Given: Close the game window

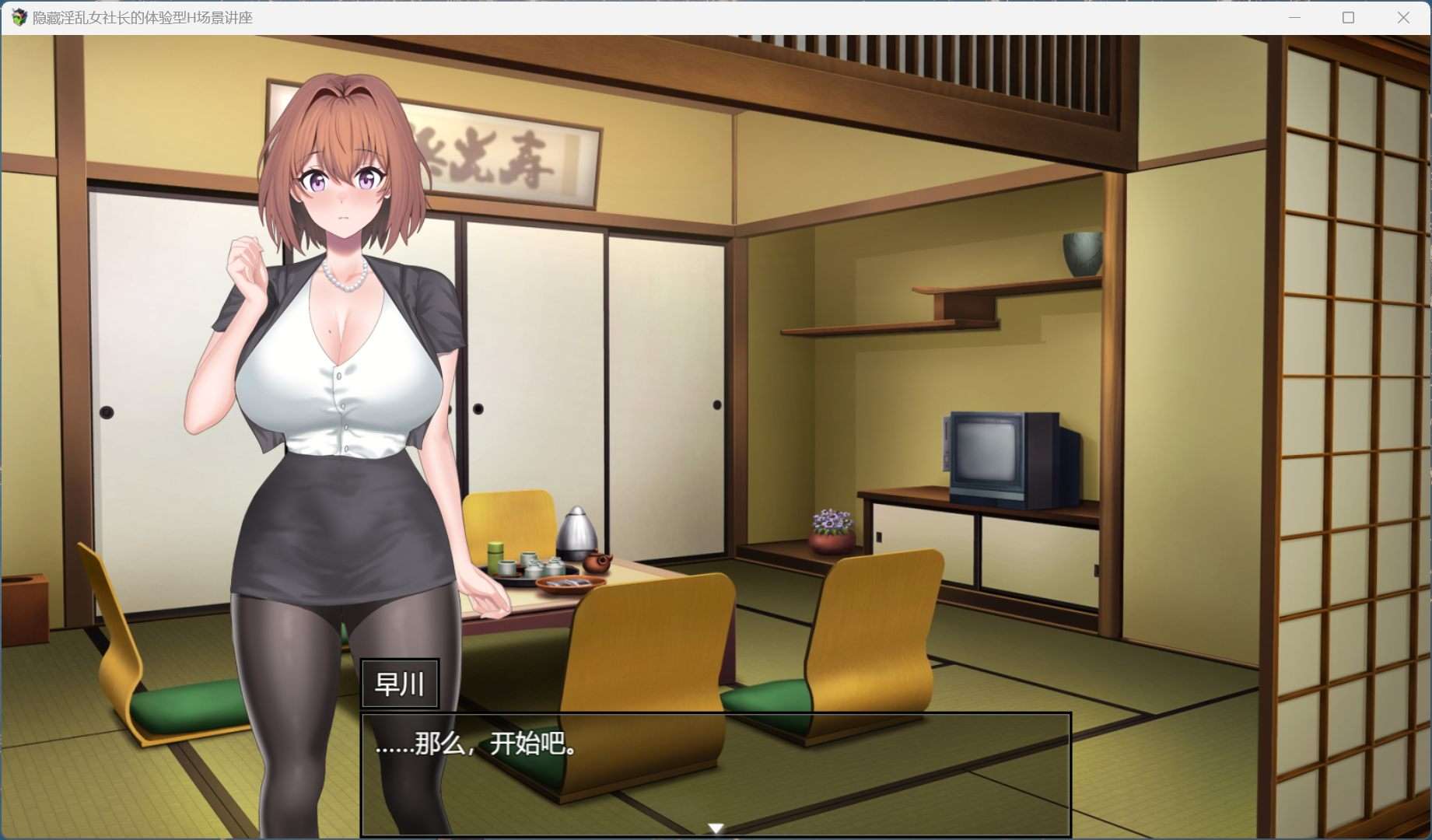Looking at the screenshot, I should 1402,17.
